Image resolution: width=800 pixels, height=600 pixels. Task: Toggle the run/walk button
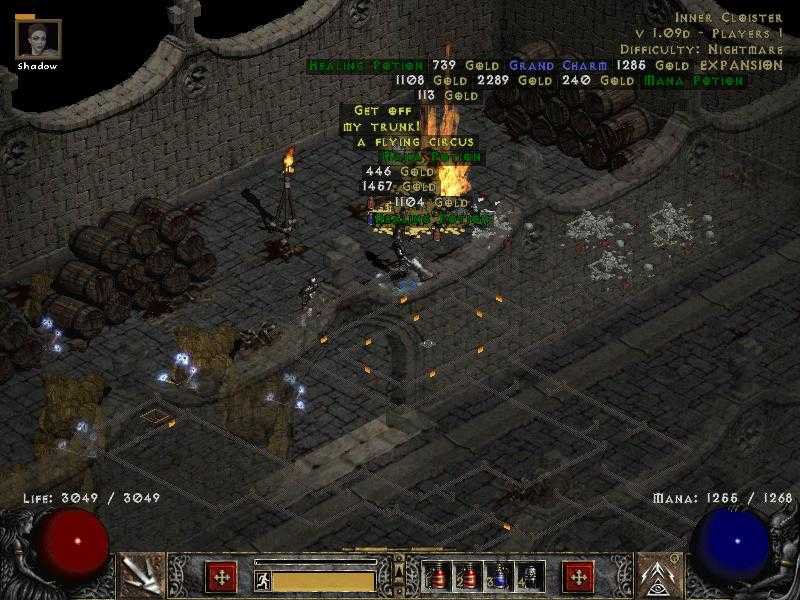pyautogui.click(x=260, y=578)
